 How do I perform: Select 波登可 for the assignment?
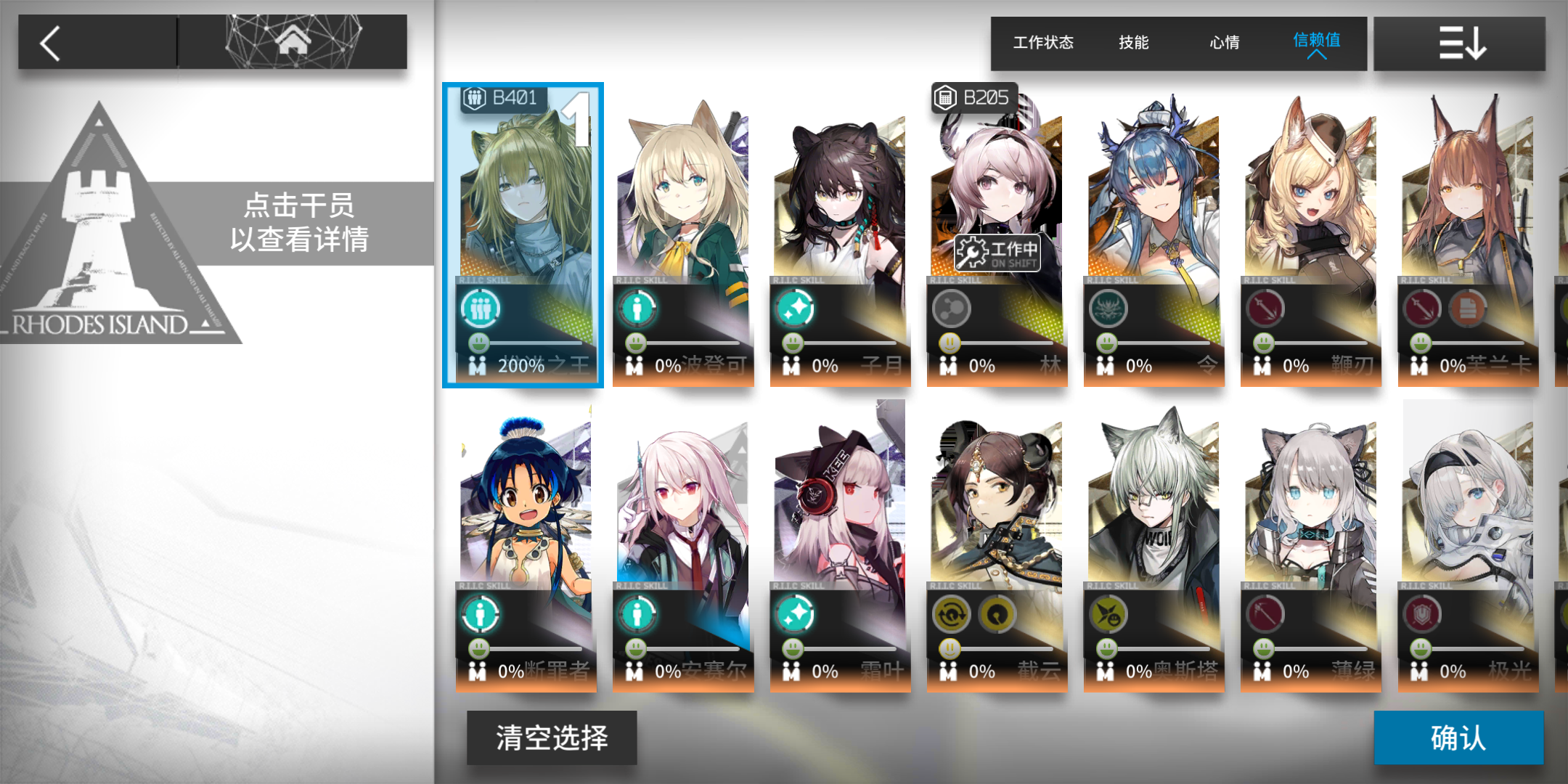click(682, 218)
